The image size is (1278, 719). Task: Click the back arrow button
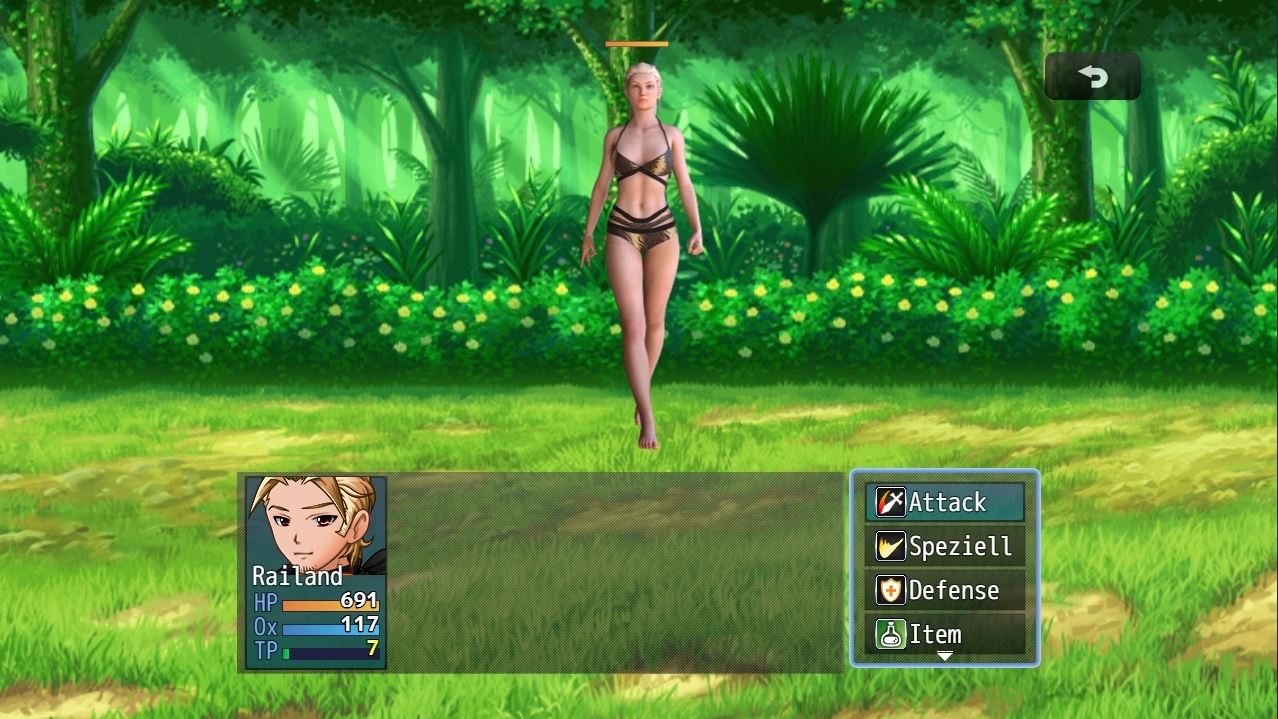[1092, 76]
